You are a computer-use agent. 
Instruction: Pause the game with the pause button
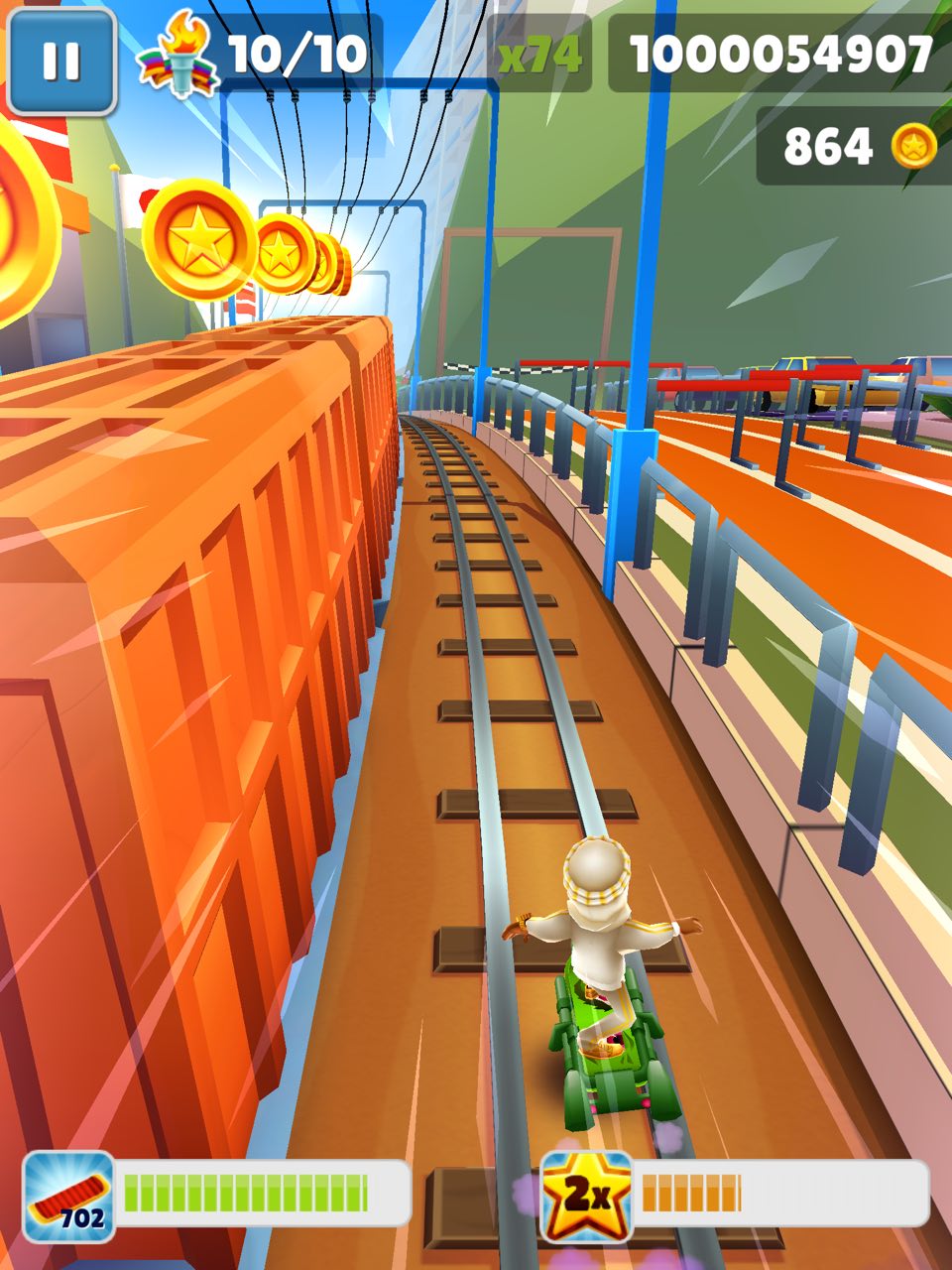(x=60, y=61)
